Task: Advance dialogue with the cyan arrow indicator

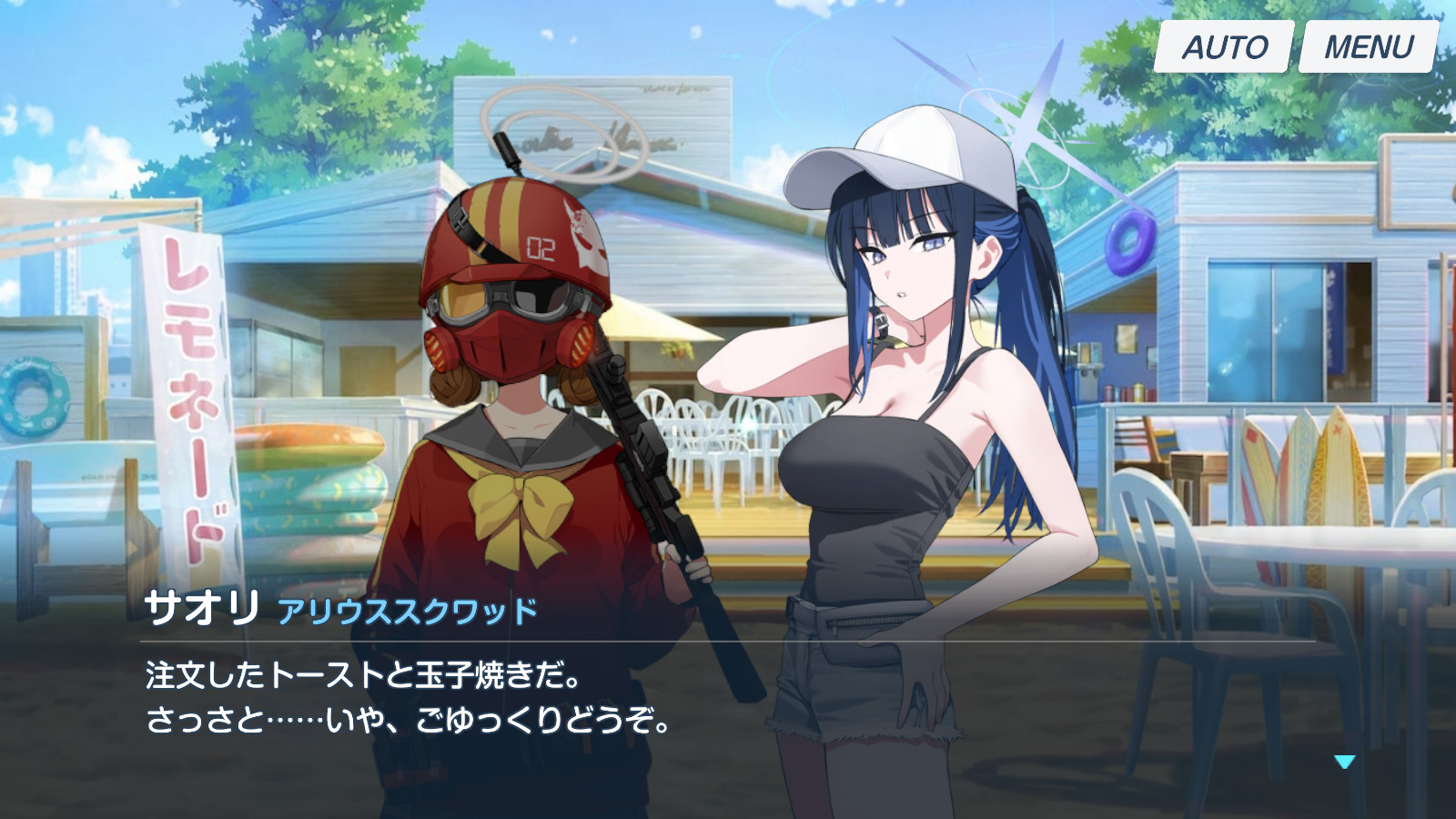Action: point(1344,762)
